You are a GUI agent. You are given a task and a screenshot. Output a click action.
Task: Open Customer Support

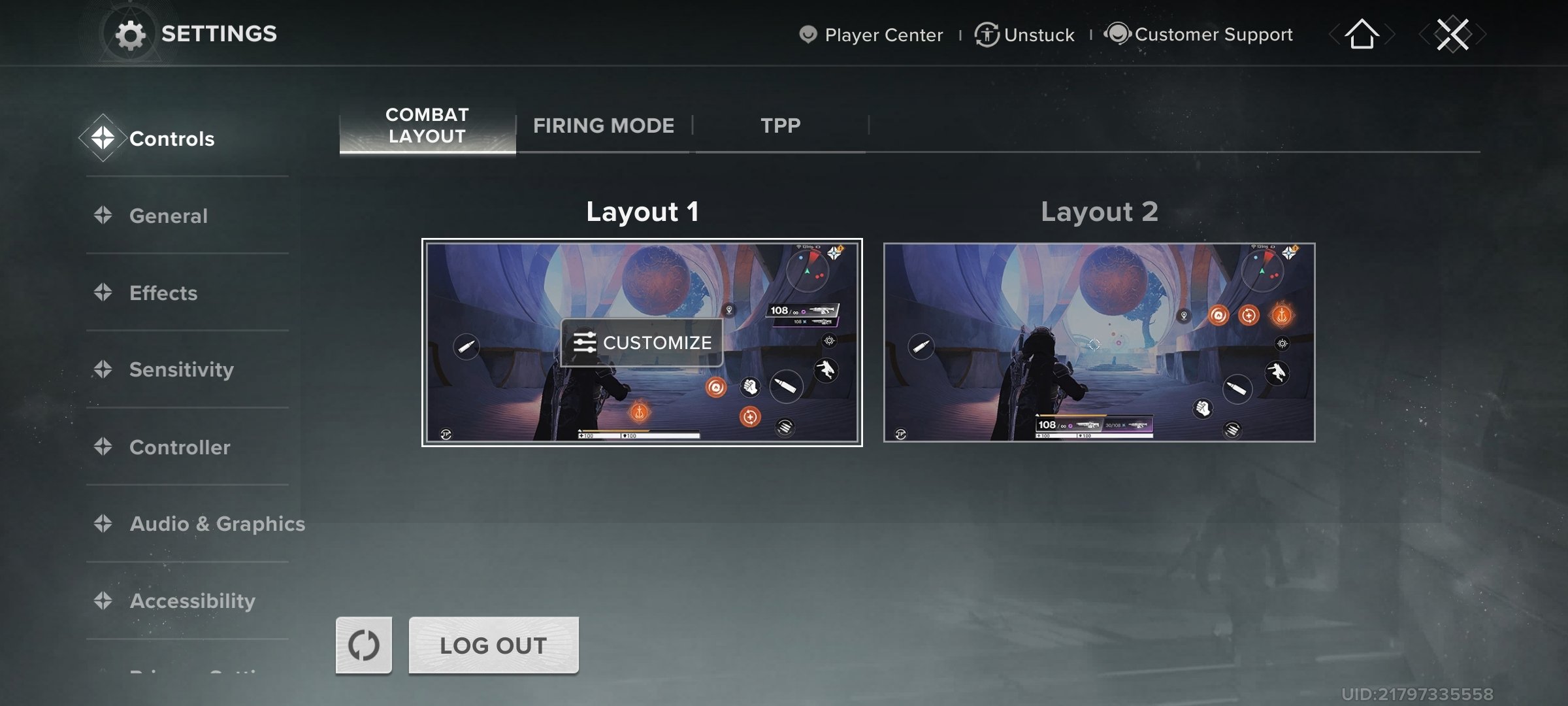click(1119, 33)
